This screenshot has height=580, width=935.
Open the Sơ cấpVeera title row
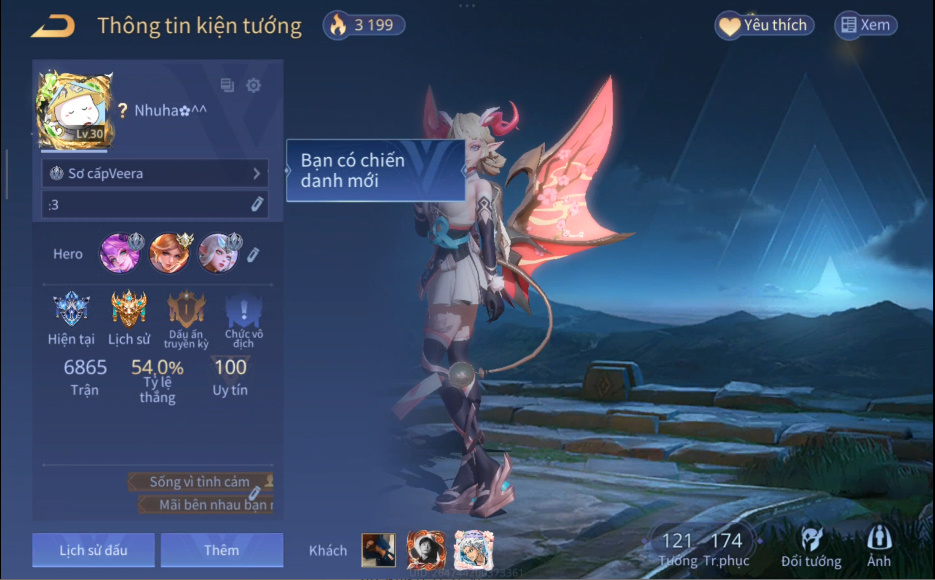155,173
